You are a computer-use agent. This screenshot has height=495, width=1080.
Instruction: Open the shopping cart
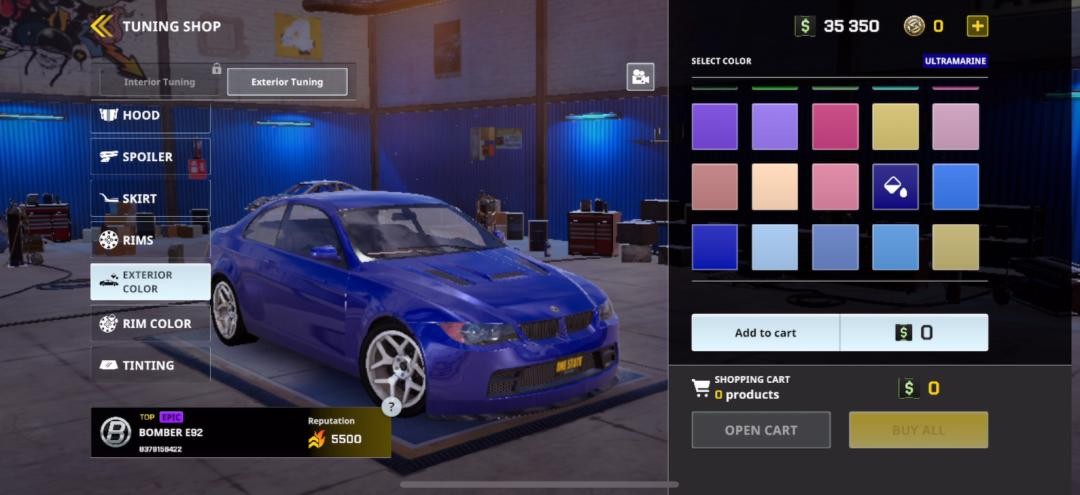(760, 430)
